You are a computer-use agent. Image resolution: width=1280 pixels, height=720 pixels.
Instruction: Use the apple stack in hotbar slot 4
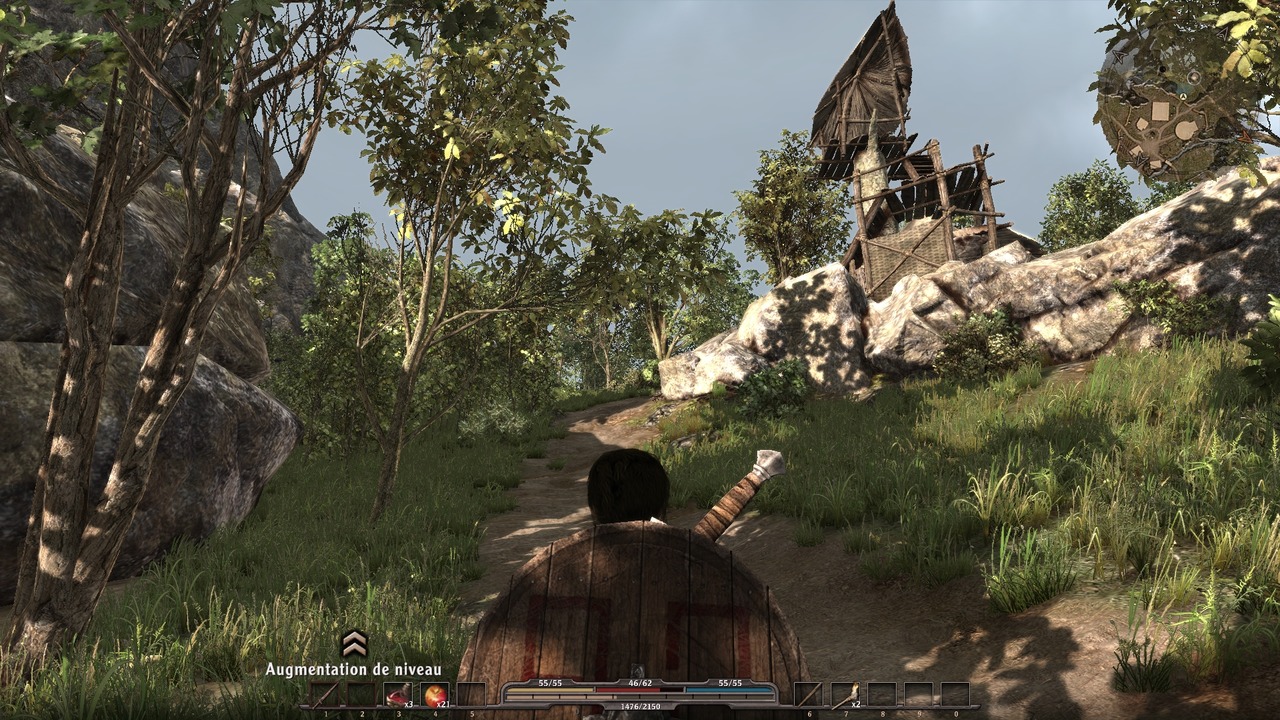pos(435,695)
